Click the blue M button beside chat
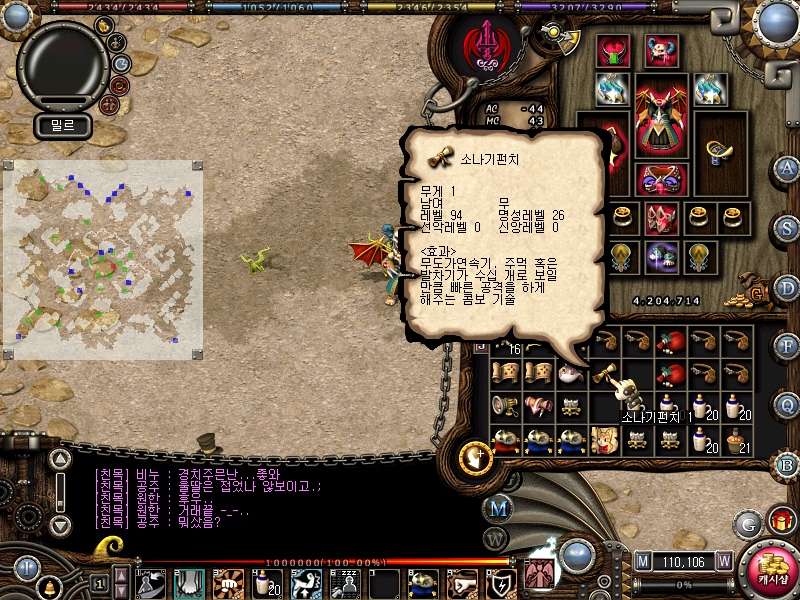 (x=497, y=507)
